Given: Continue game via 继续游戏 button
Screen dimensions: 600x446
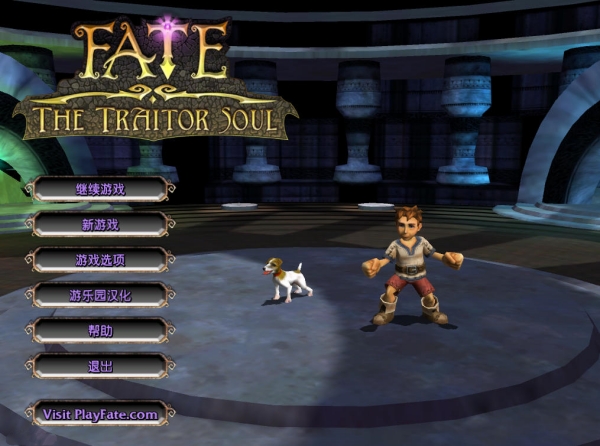Looking at the screenshot, I should click(100, 189).
